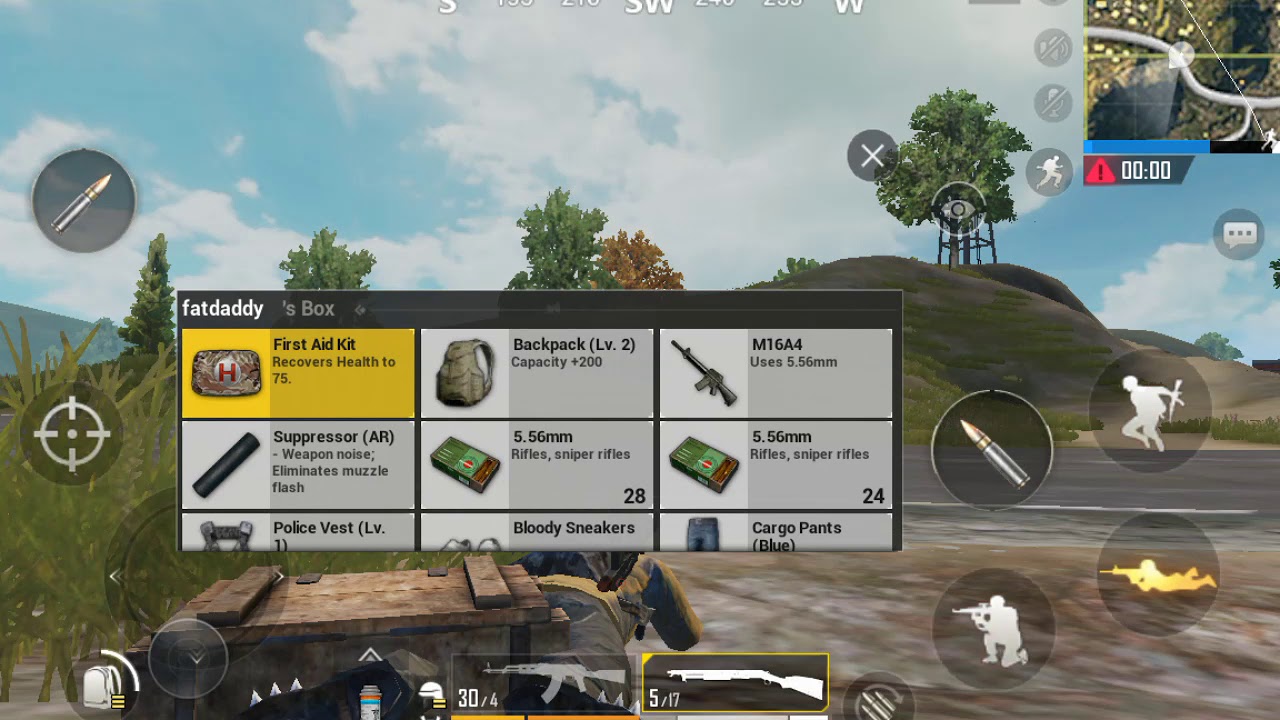This screenshot has width=1280, height=720.
Task: Unmute the microphone
Action: (x=1053, y=103)
